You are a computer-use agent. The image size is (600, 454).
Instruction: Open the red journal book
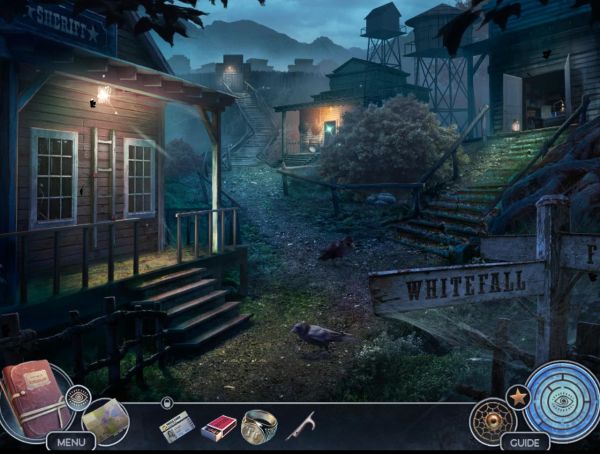coord(33,397)
